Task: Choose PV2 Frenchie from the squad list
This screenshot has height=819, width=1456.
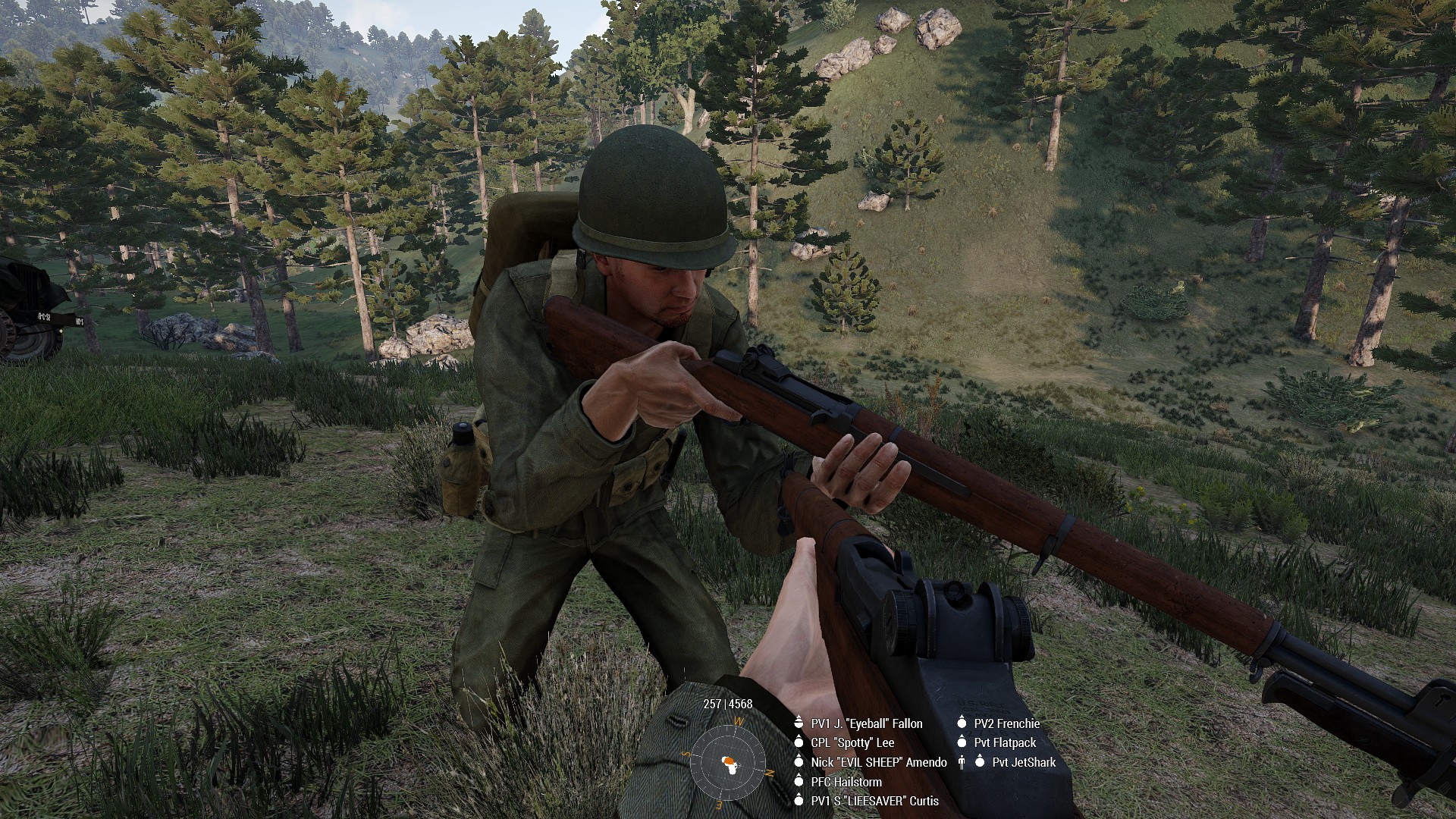Action: coord(1006,723)
